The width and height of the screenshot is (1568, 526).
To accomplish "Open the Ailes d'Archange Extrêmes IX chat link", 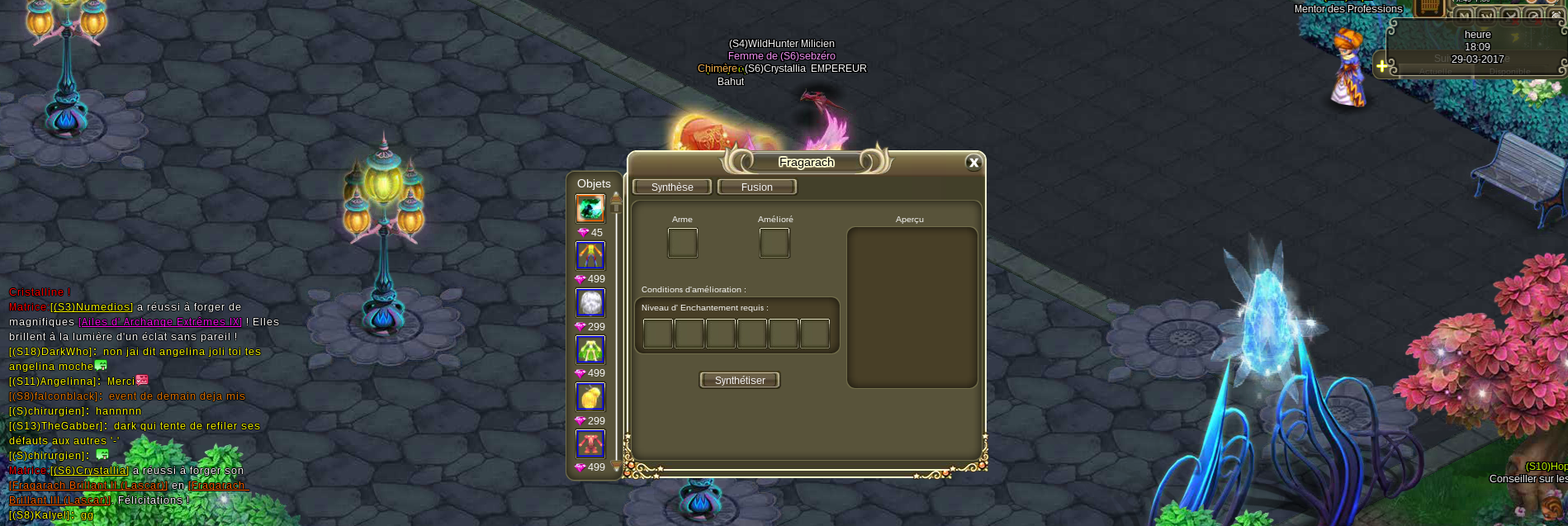I will 160,322.
